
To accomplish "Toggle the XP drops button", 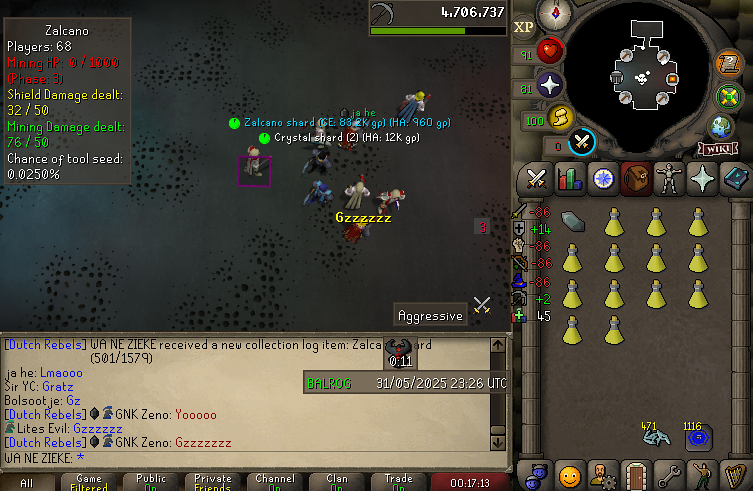I will click(523, 28).
